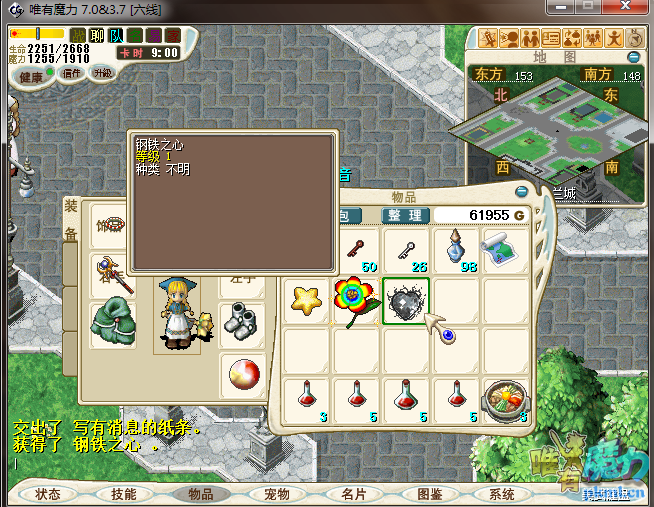The image size is (654, 507).
Task: Select the food bowl item
Action: tap(506, 400)
